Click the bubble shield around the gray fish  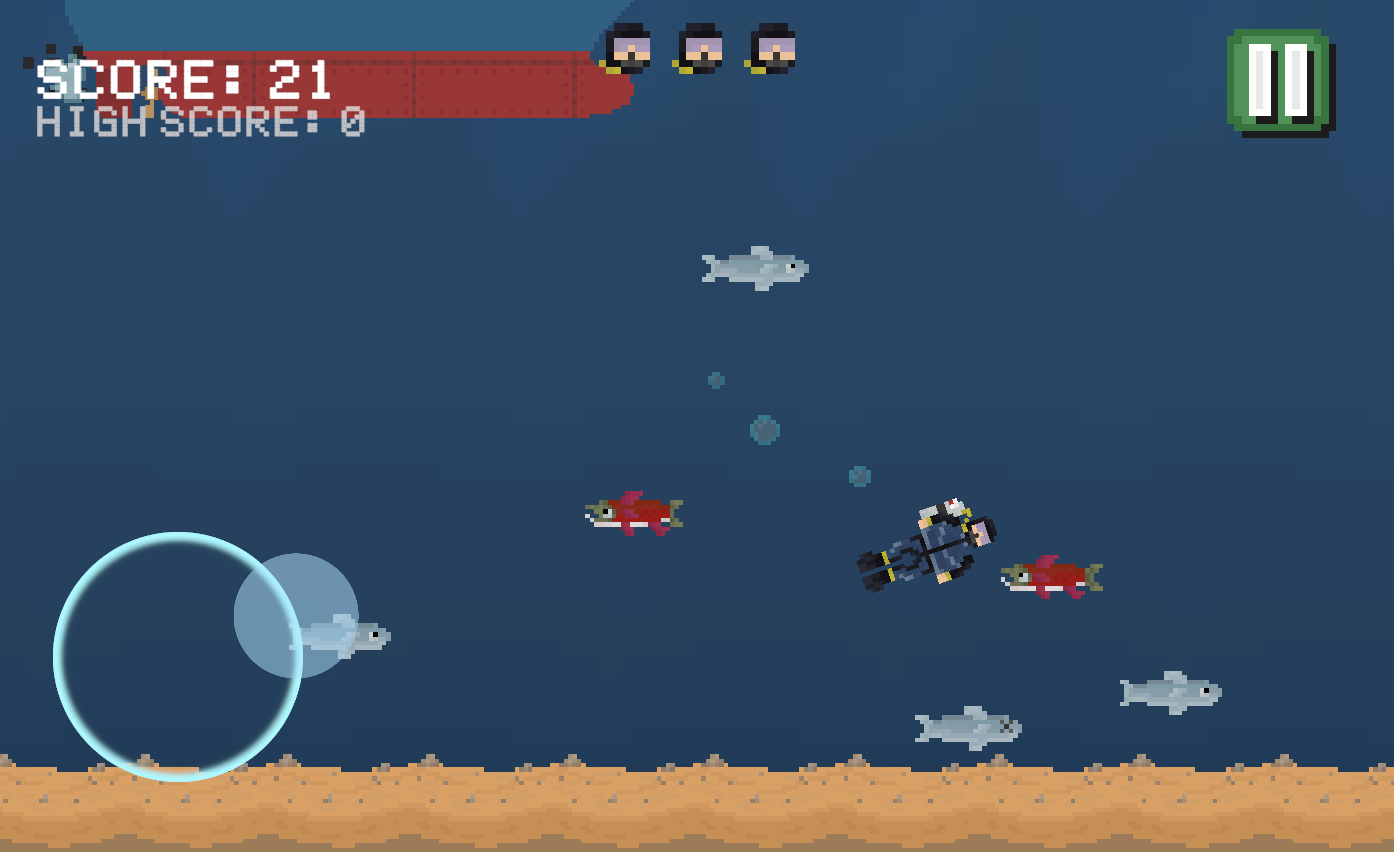(x=295, y=613)
